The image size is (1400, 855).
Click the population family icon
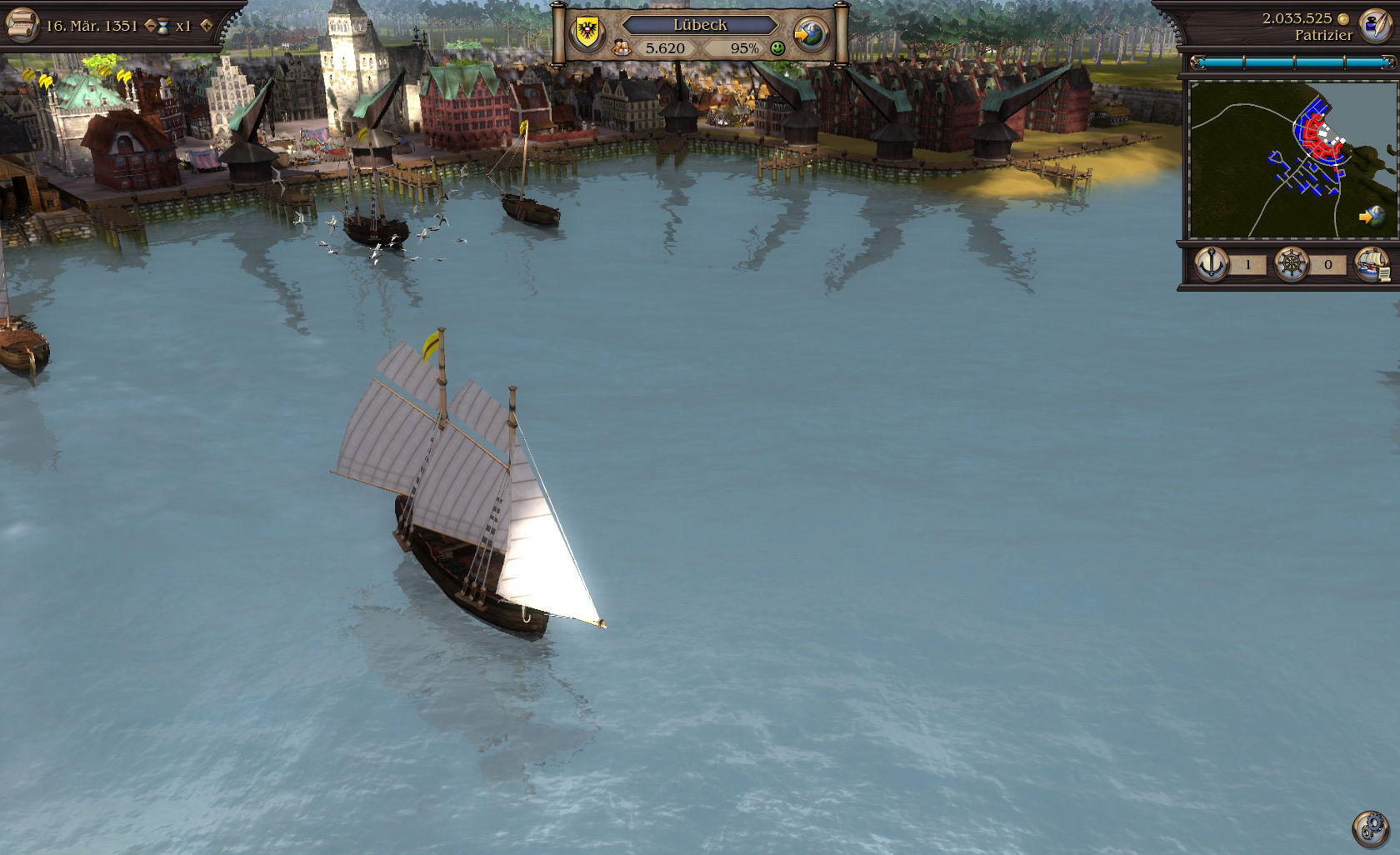click(x=621, y=48)
